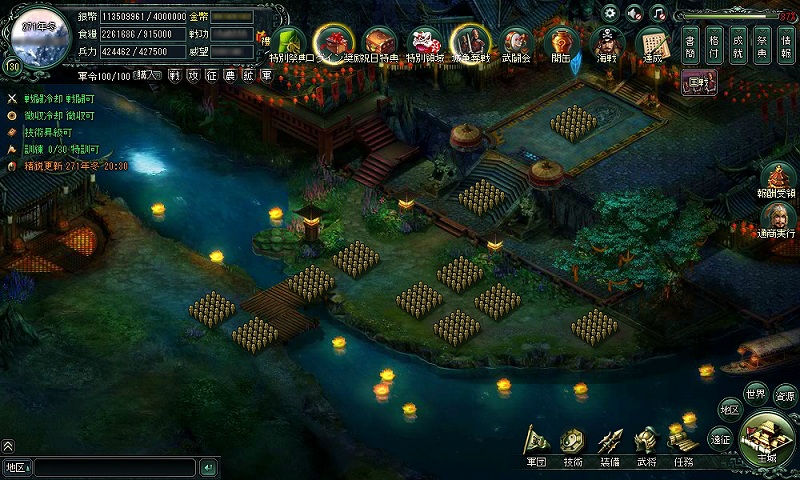The image size is (800, 480).
Task: Open the 装備 equipment spear icon
Action: pos(609,443)
